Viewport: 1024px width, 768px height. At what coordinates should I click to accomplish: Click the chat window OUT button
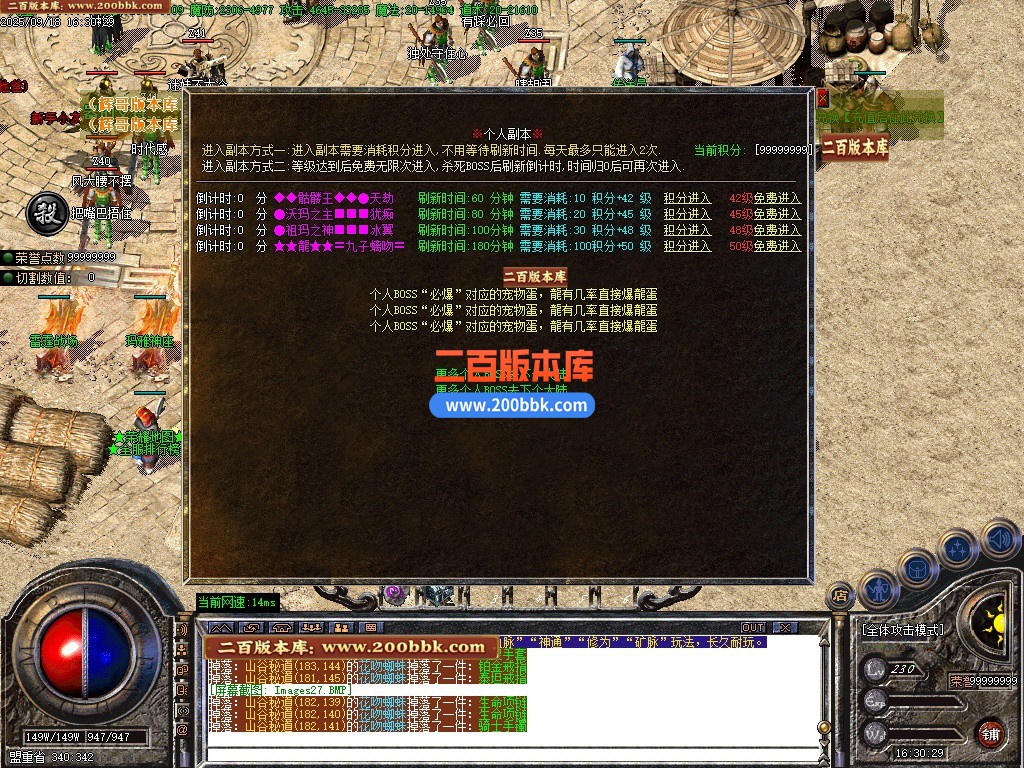[x=753, y=628]
